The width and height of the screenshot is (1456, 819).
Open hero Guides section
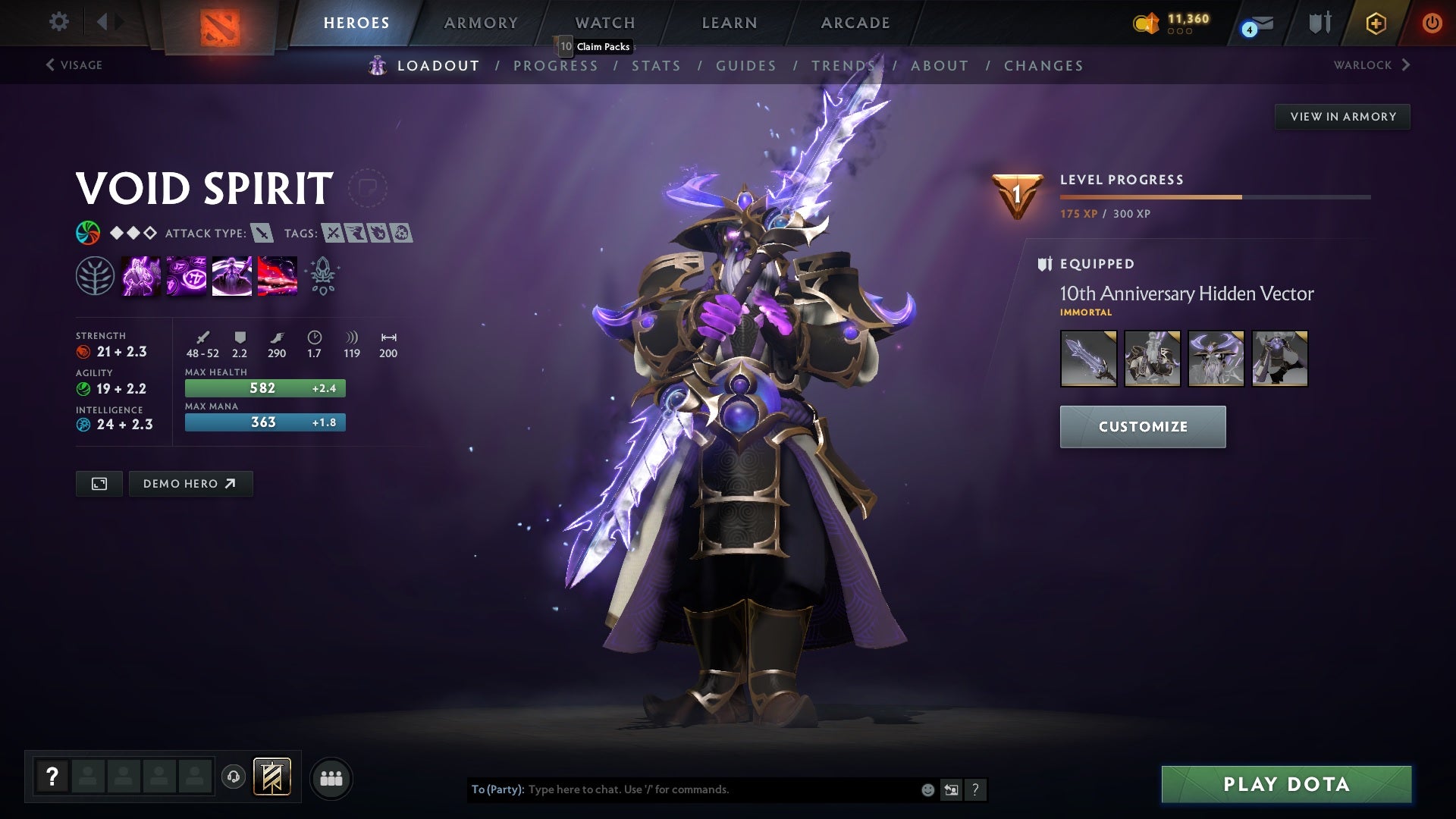(746, 66)
